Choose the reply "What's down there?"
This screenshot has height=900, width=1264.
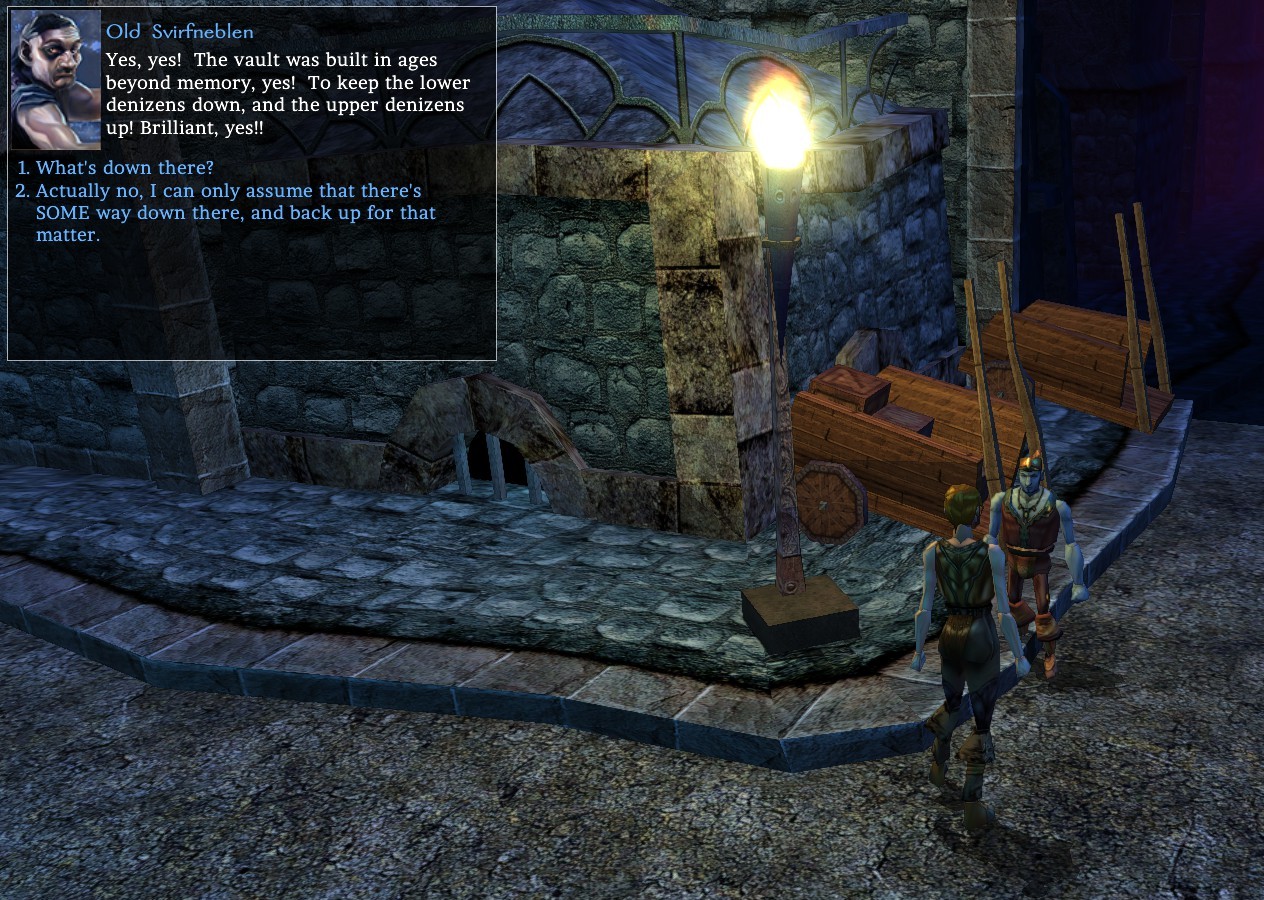[124, 167]
